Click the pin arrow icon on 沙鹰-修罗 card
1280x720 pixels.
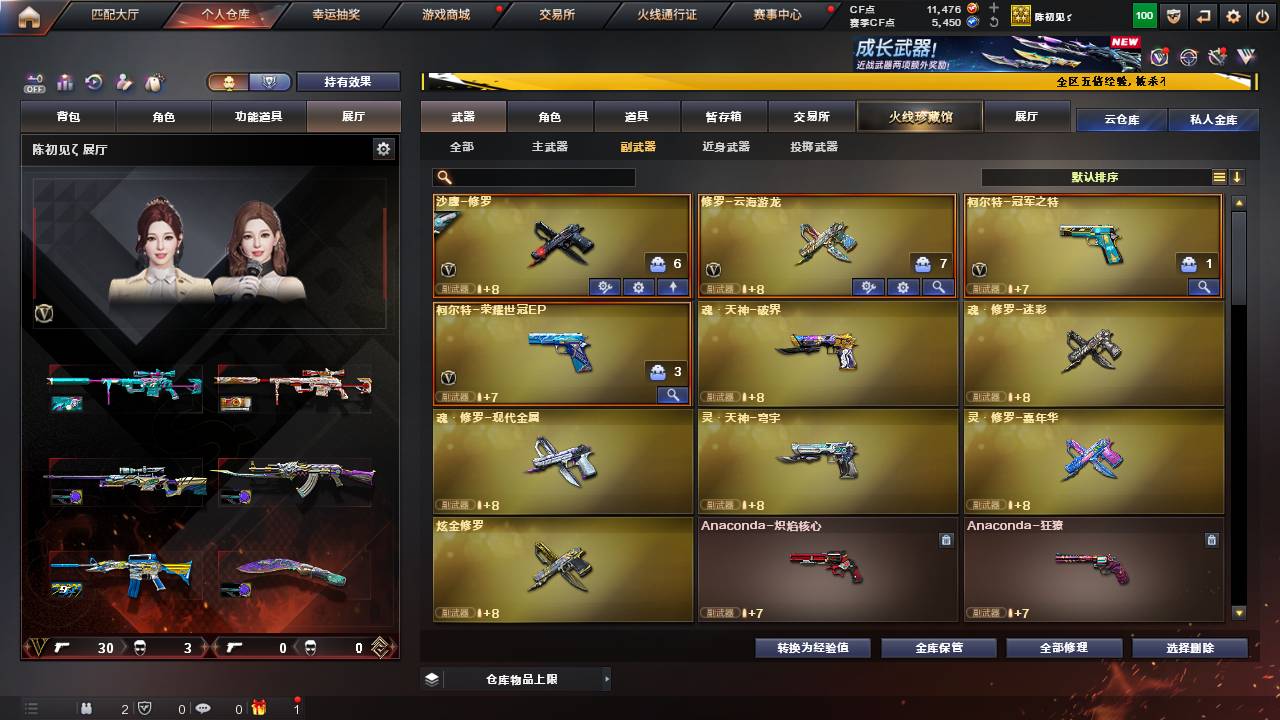[672, 288]
